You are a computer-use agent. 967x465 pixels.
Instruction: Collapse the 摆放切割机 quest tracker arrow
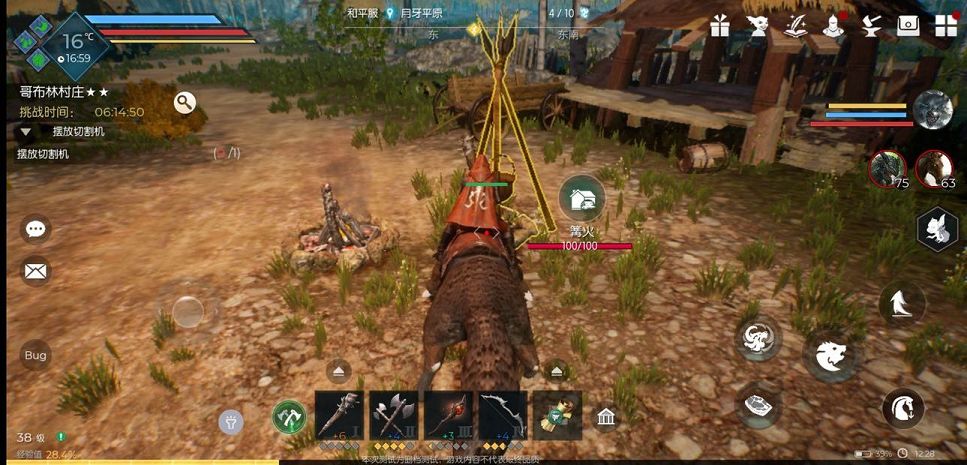coord(26,132)
